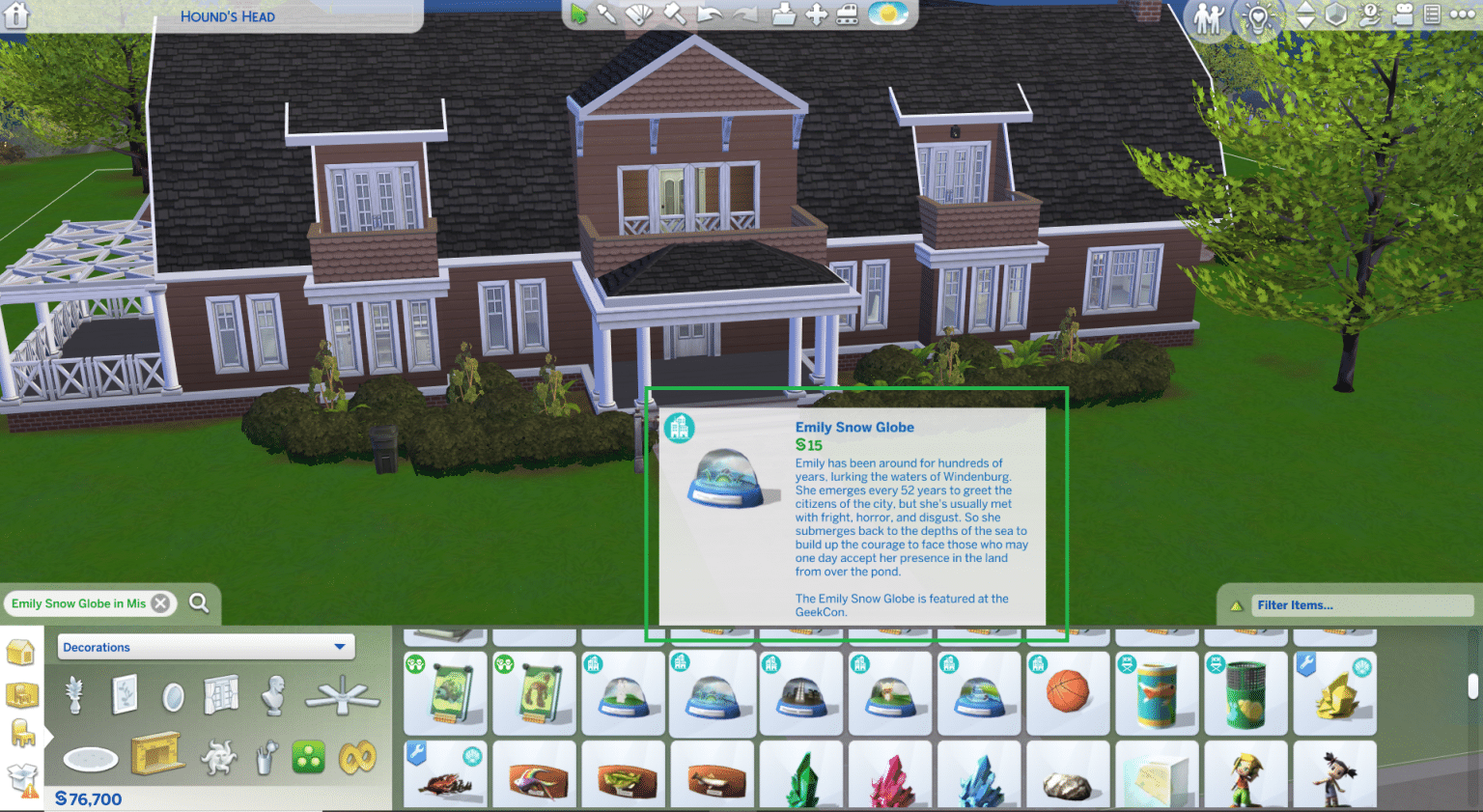The height and width of the screenshot is (812, 1483).
Task: Open the design tool swatch fan
Action: (639, 14)
